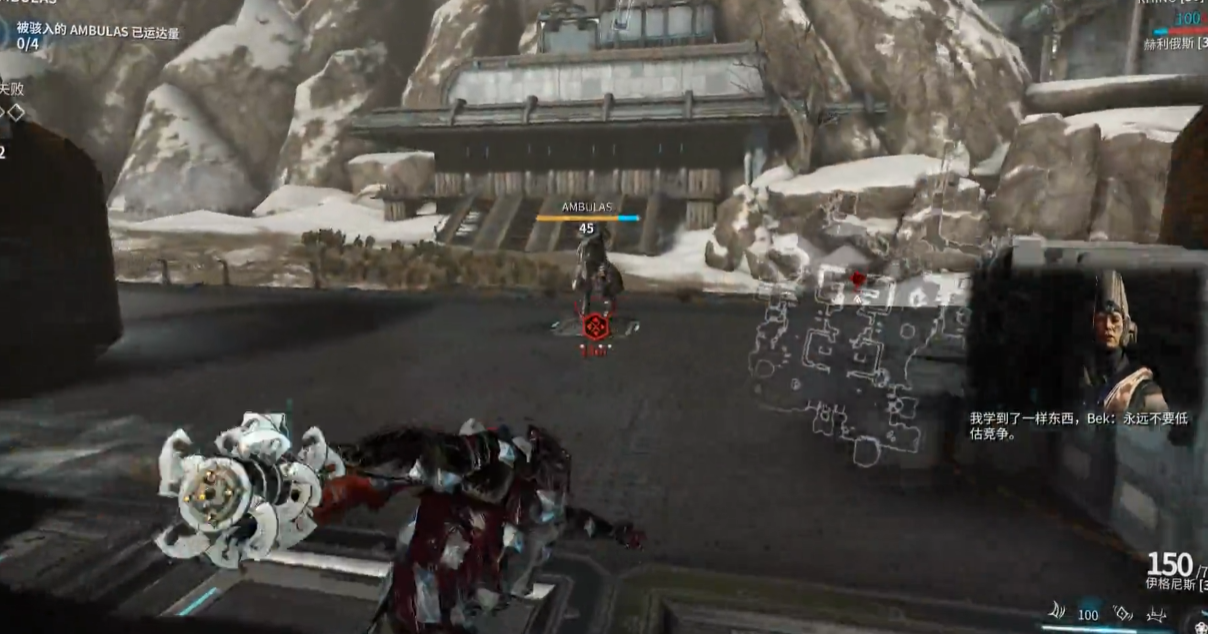Select the red marker on the overlay map
Viewport: 1208px width, 634px height.
[x=857, y=277]
